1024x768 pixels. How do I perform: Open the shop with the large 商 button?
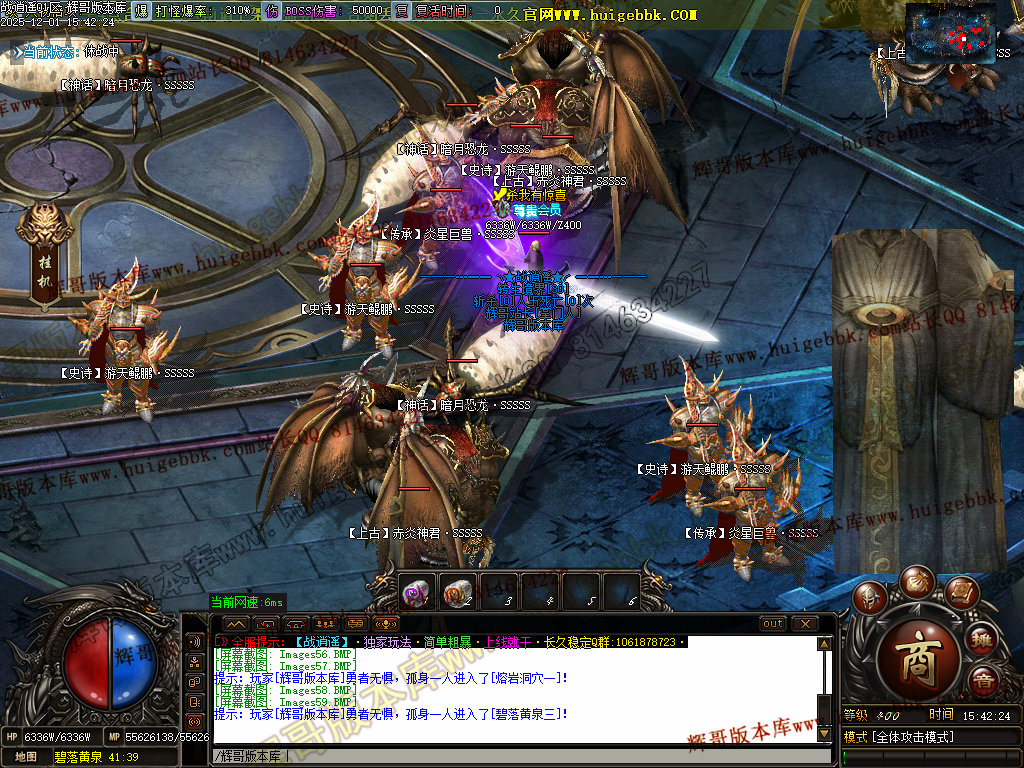coord(919,650)
